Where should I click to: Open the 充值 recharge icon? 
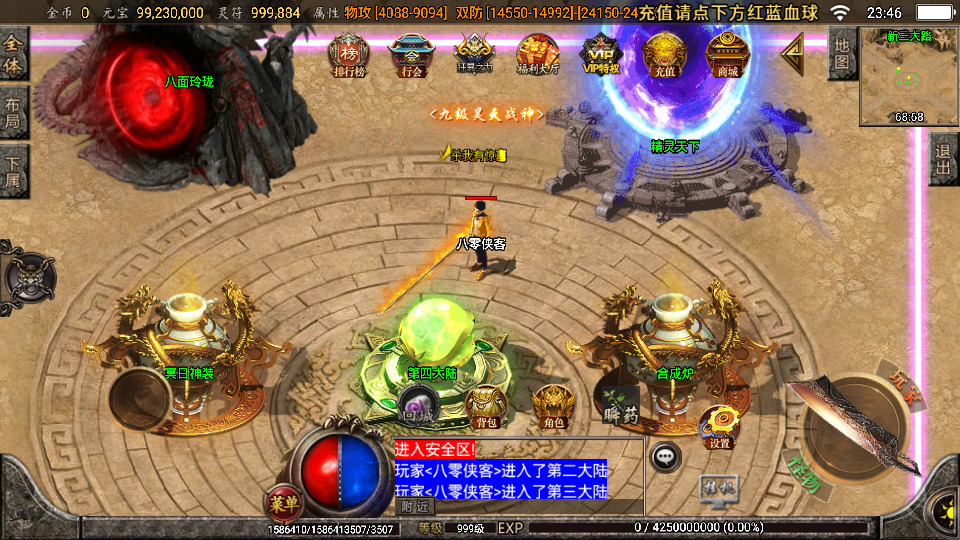click(663, 55)
